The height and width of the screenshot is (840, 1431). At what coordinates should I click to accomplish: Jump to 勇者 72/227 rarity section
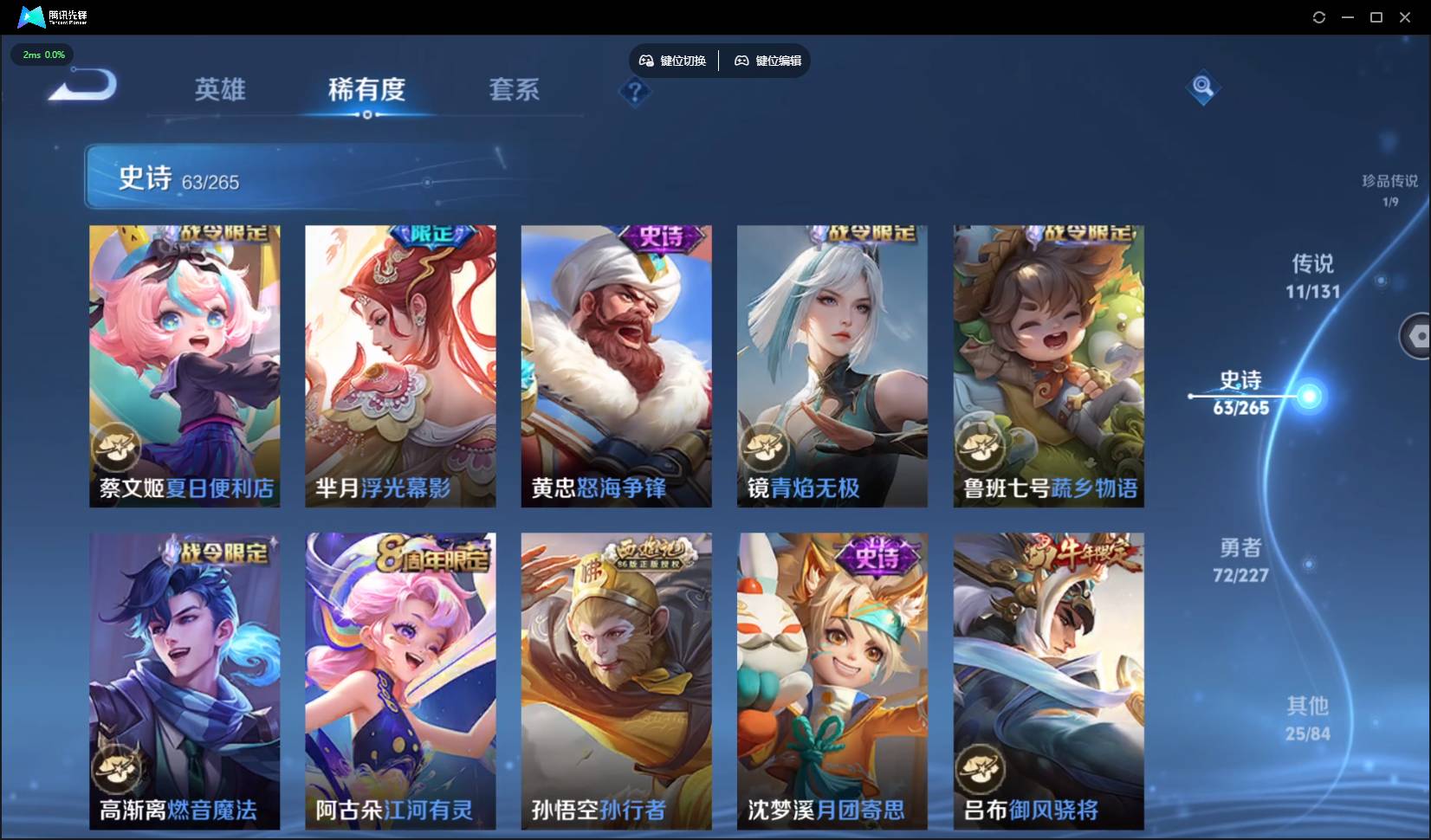click(1239, 559)
